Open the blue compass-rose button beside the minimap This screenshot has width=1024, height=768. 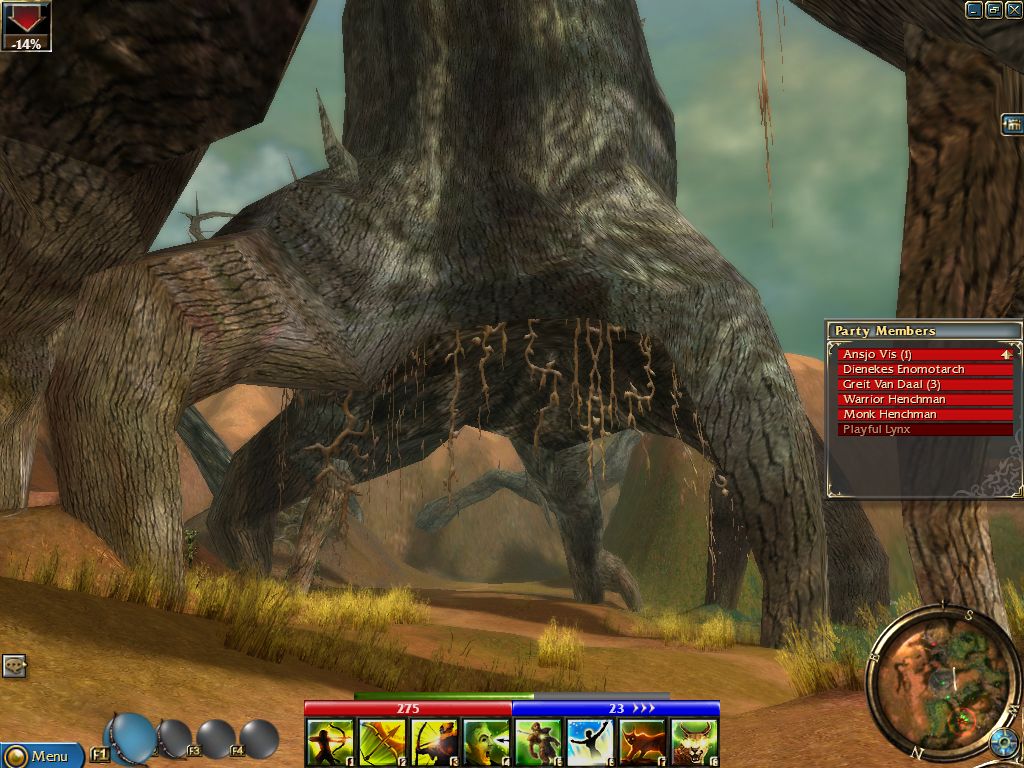coord(1003,745)
